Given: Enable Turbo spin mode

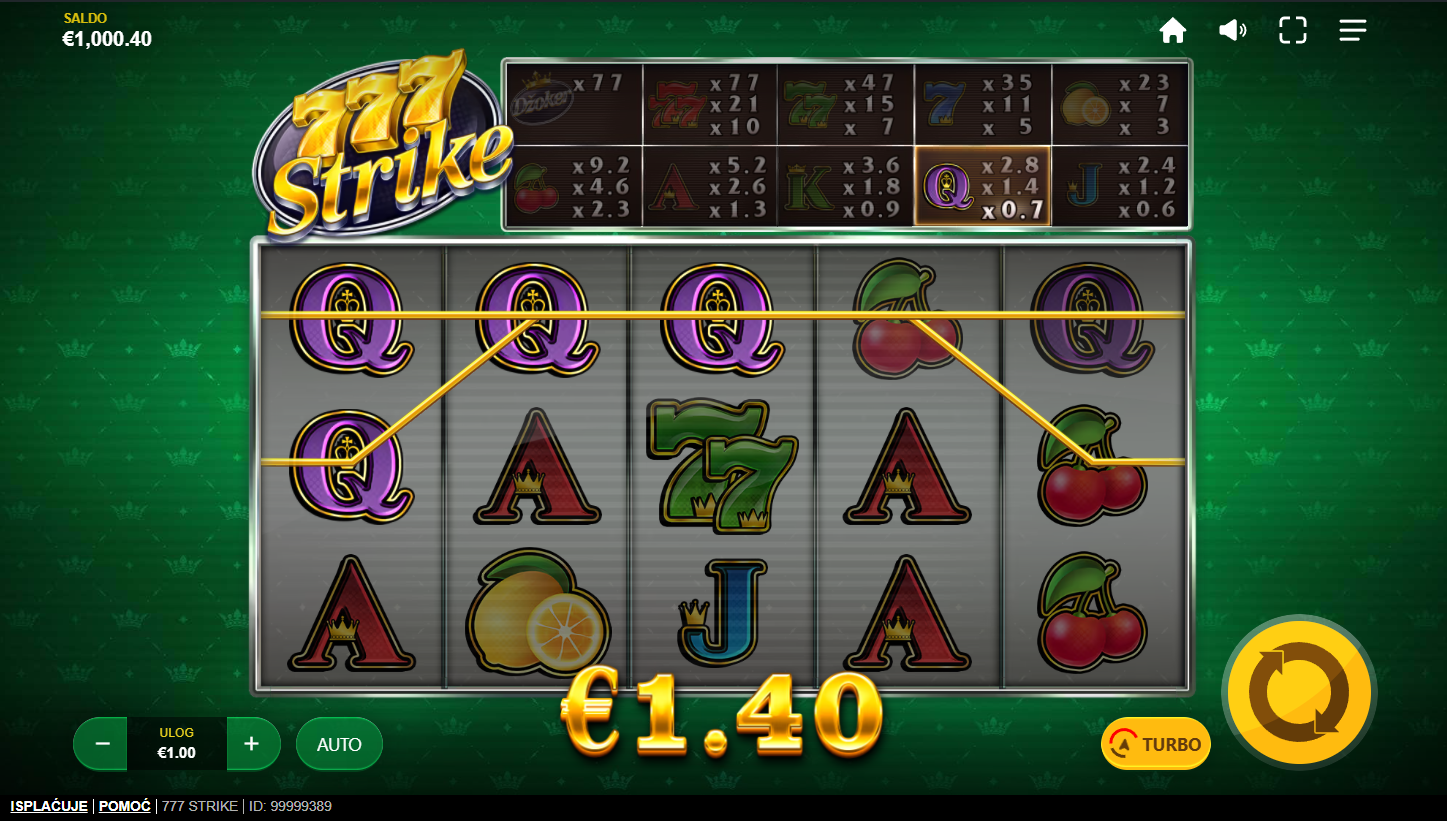Looking at the screenshot, I should click(1156, 744).
